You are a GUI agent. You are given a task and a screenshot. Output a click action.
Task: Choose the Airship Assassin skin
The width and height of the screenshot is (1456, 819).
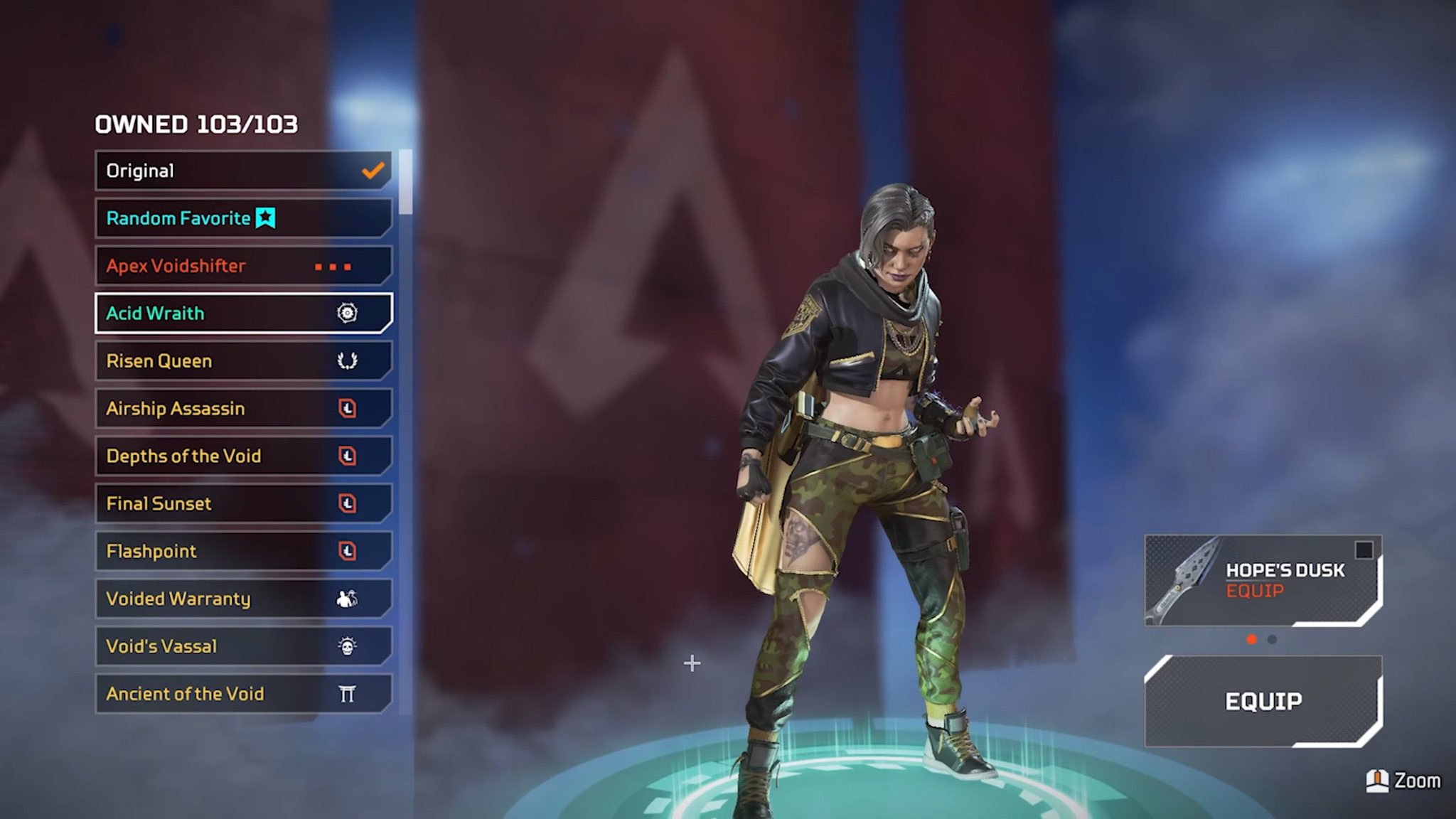click(242, 409)
